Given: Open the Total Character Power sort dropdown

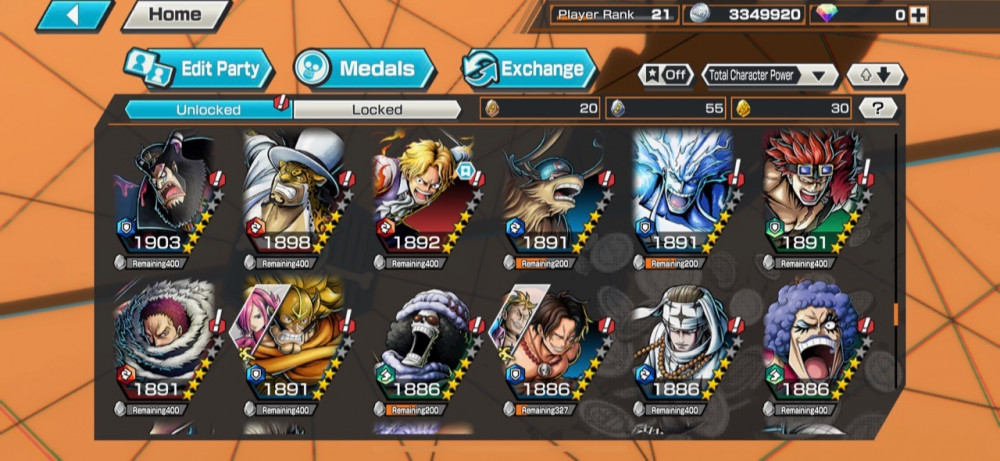Looking at the screenshot, I should (769, 75).
